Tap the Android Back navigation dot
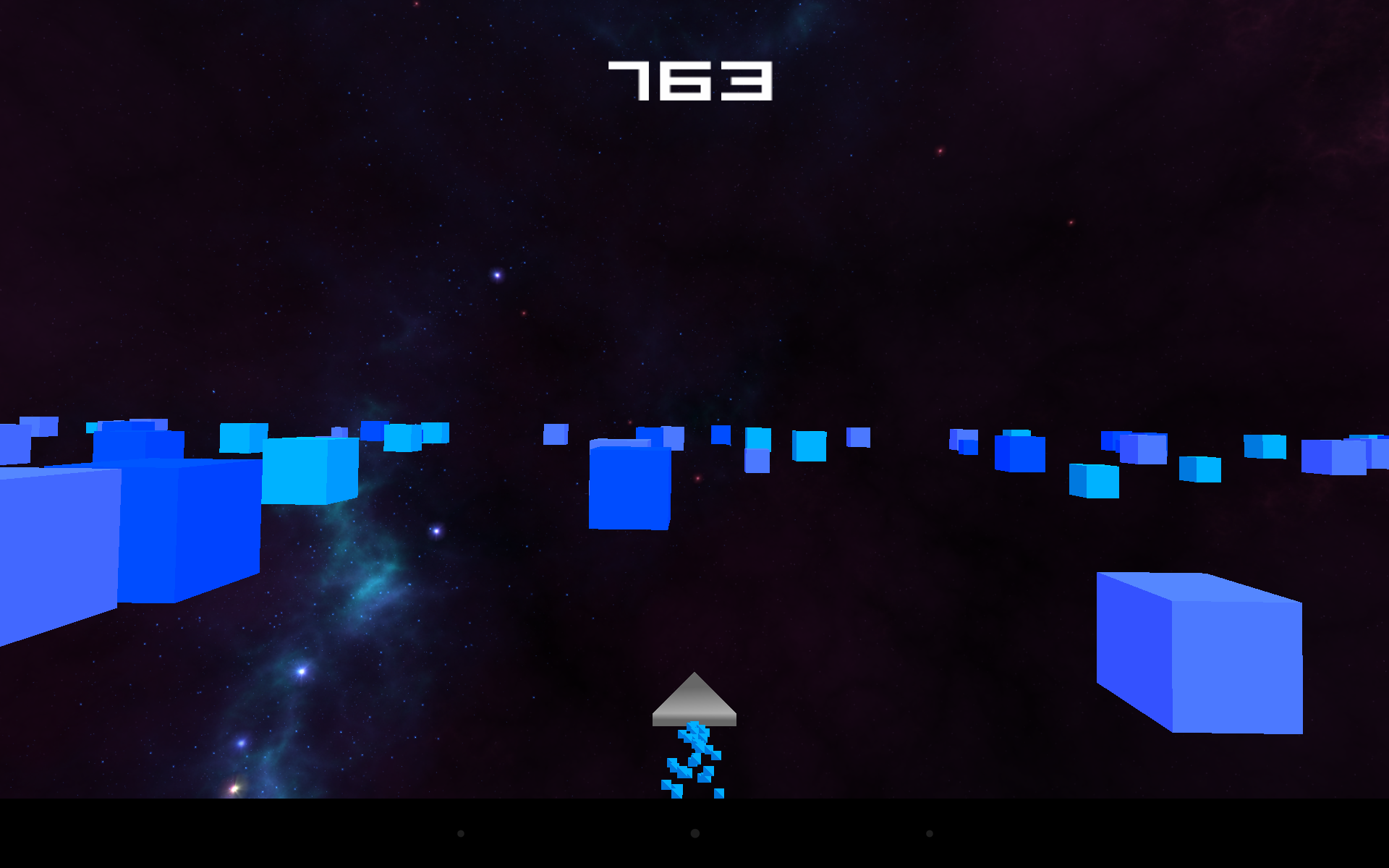 click(x=461, y=833)
